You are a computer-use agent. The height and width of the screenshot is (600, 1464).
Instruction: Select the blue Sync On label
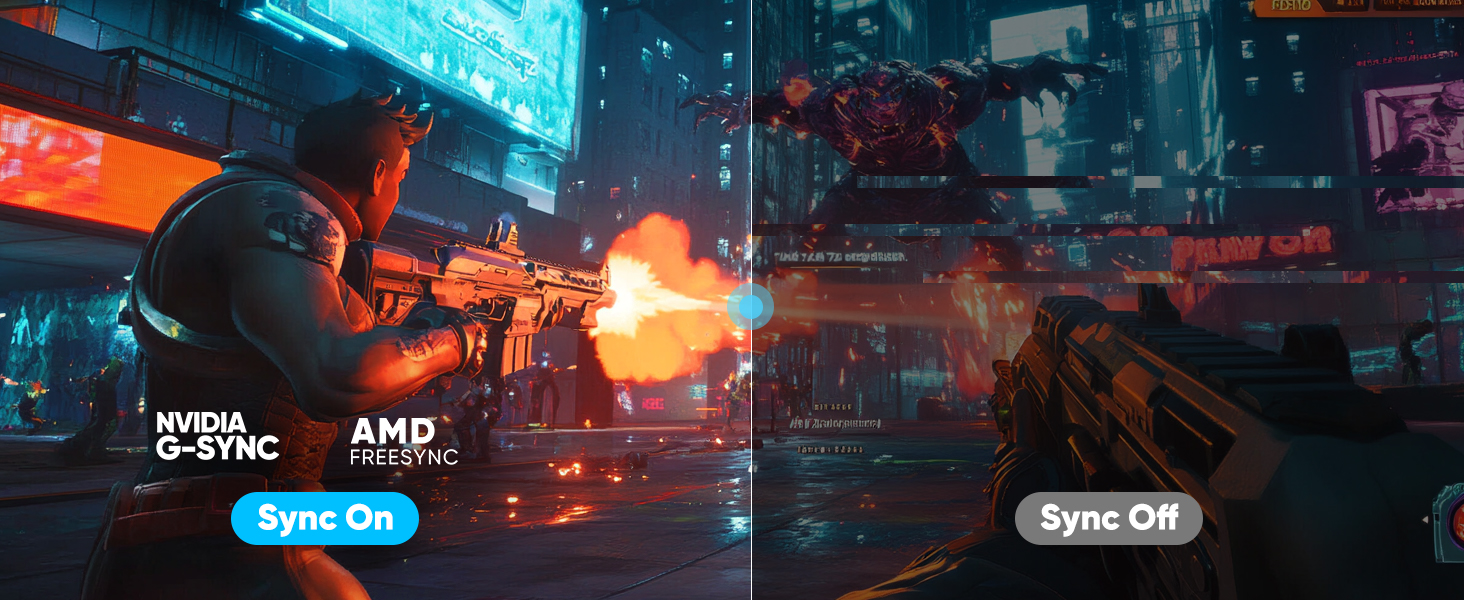[x=324, y=518]
